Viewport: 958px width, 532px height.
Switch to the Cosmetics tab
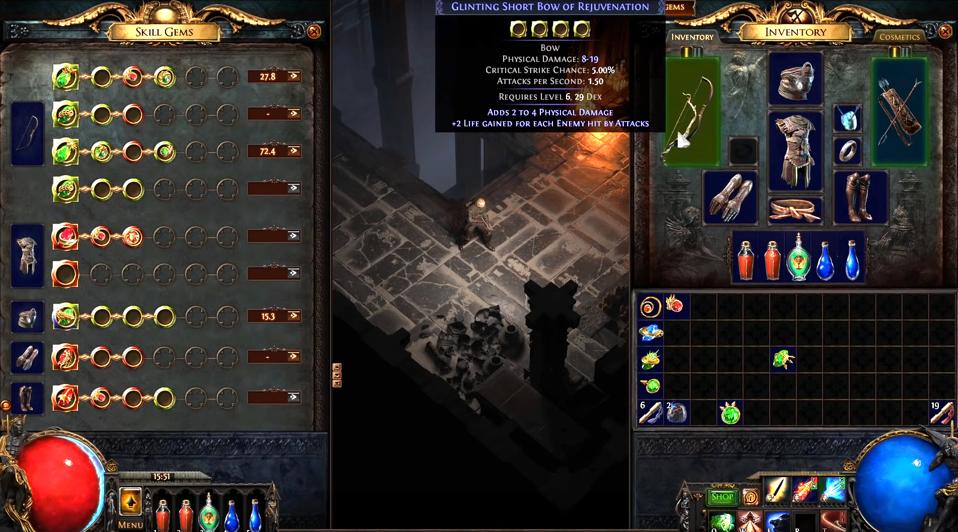pos(898,37)
